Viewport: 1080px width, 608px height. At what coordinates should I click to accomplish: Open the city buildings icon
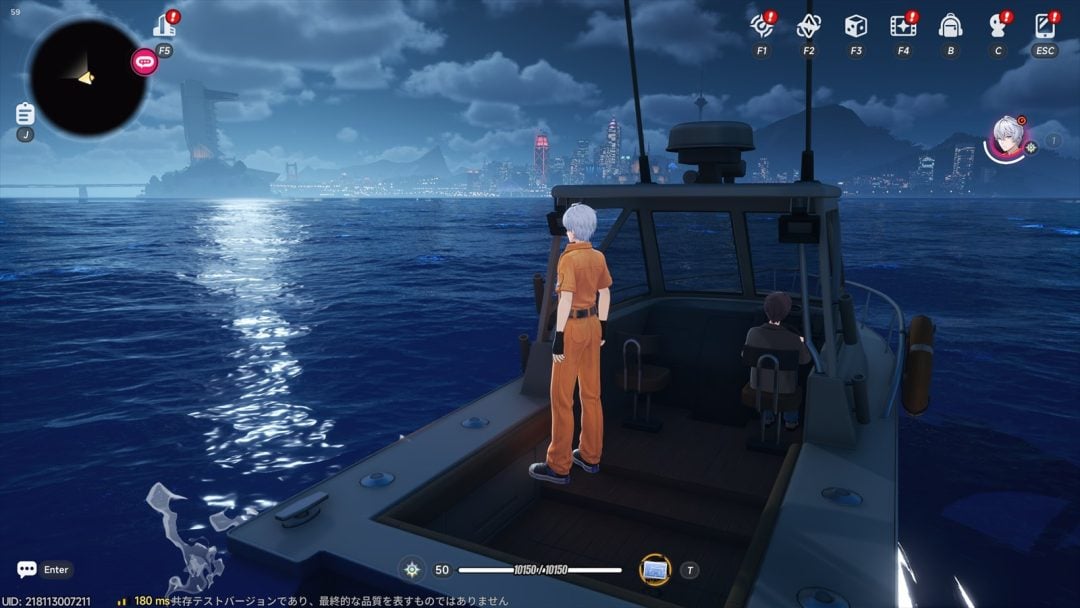tap(165, 25)
